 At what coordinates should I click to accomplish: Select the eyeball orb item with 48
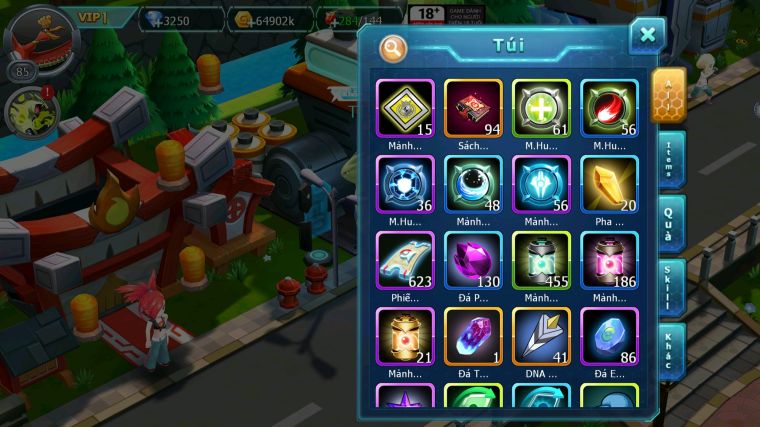(473, 184)
